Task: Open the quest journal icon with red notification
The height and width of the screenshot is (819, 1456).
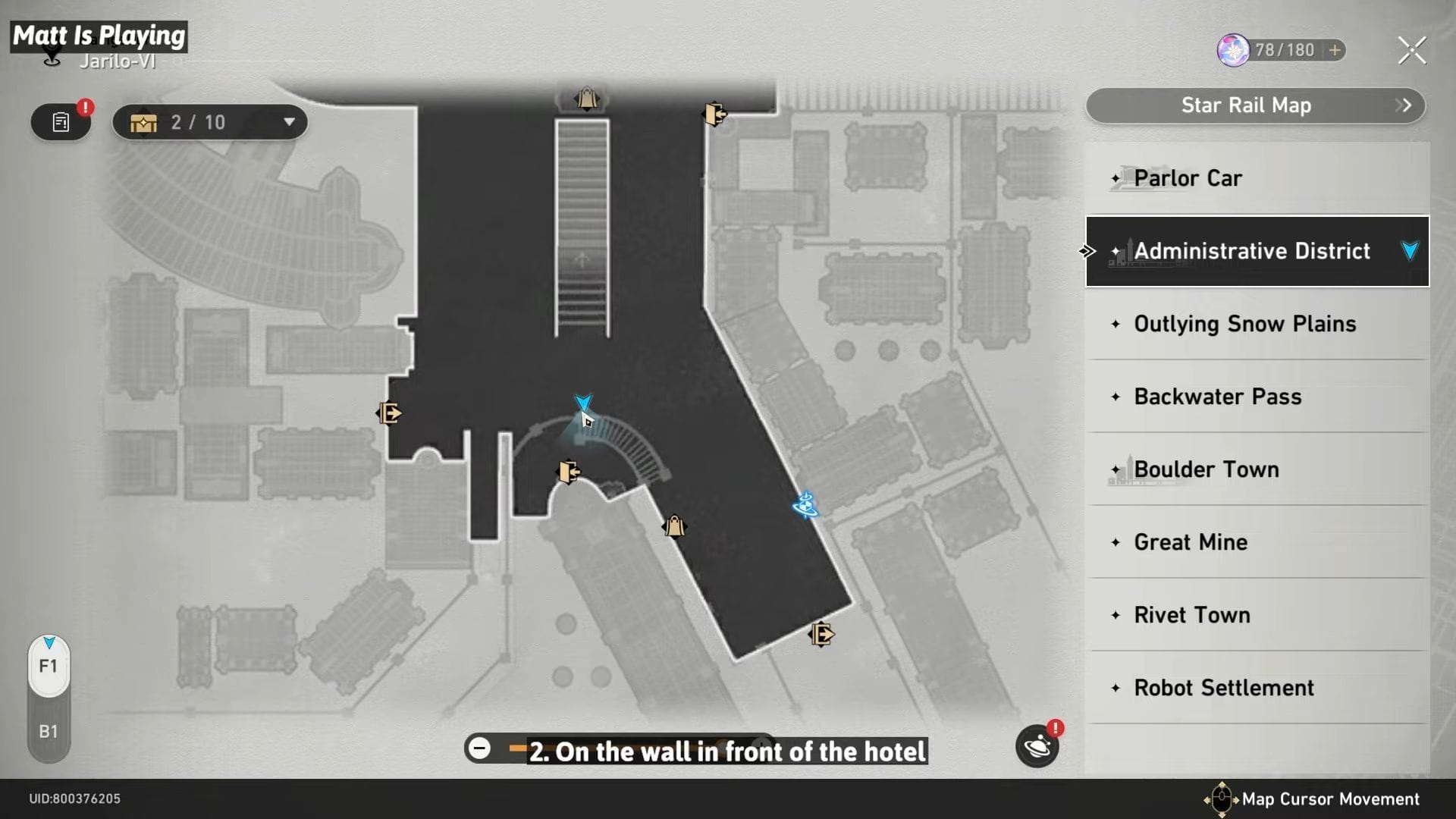Action: (x=60, y=121)
